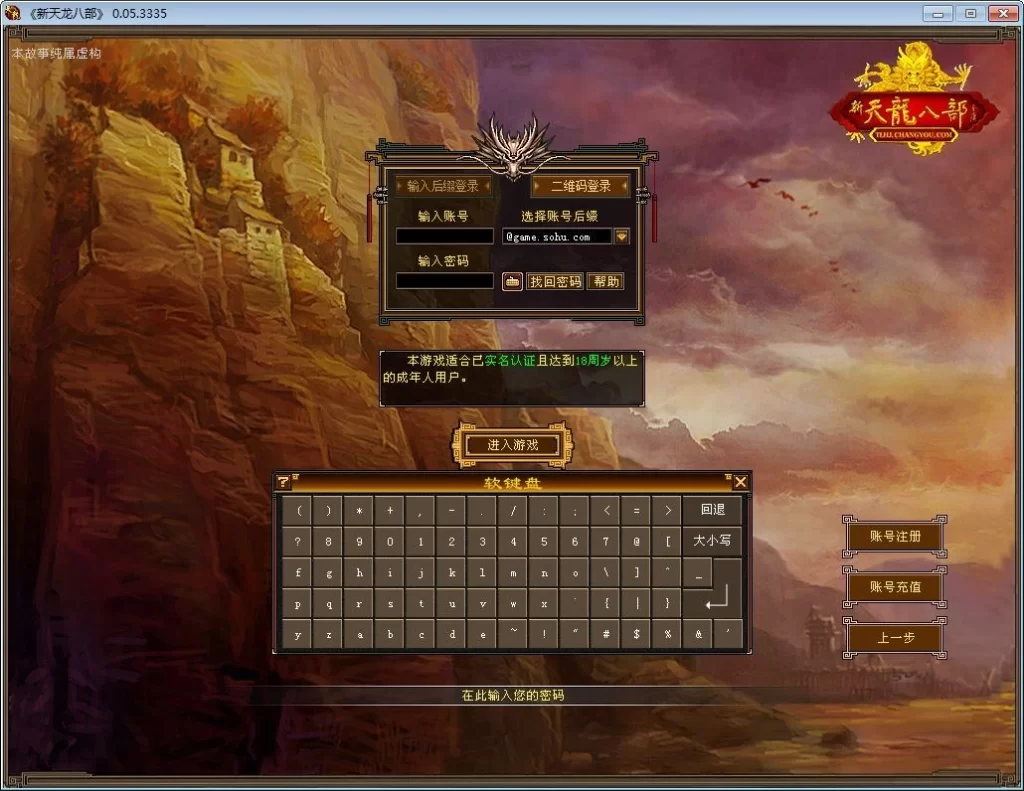Hit the 回退 backspace key

(x=712, y=510)
